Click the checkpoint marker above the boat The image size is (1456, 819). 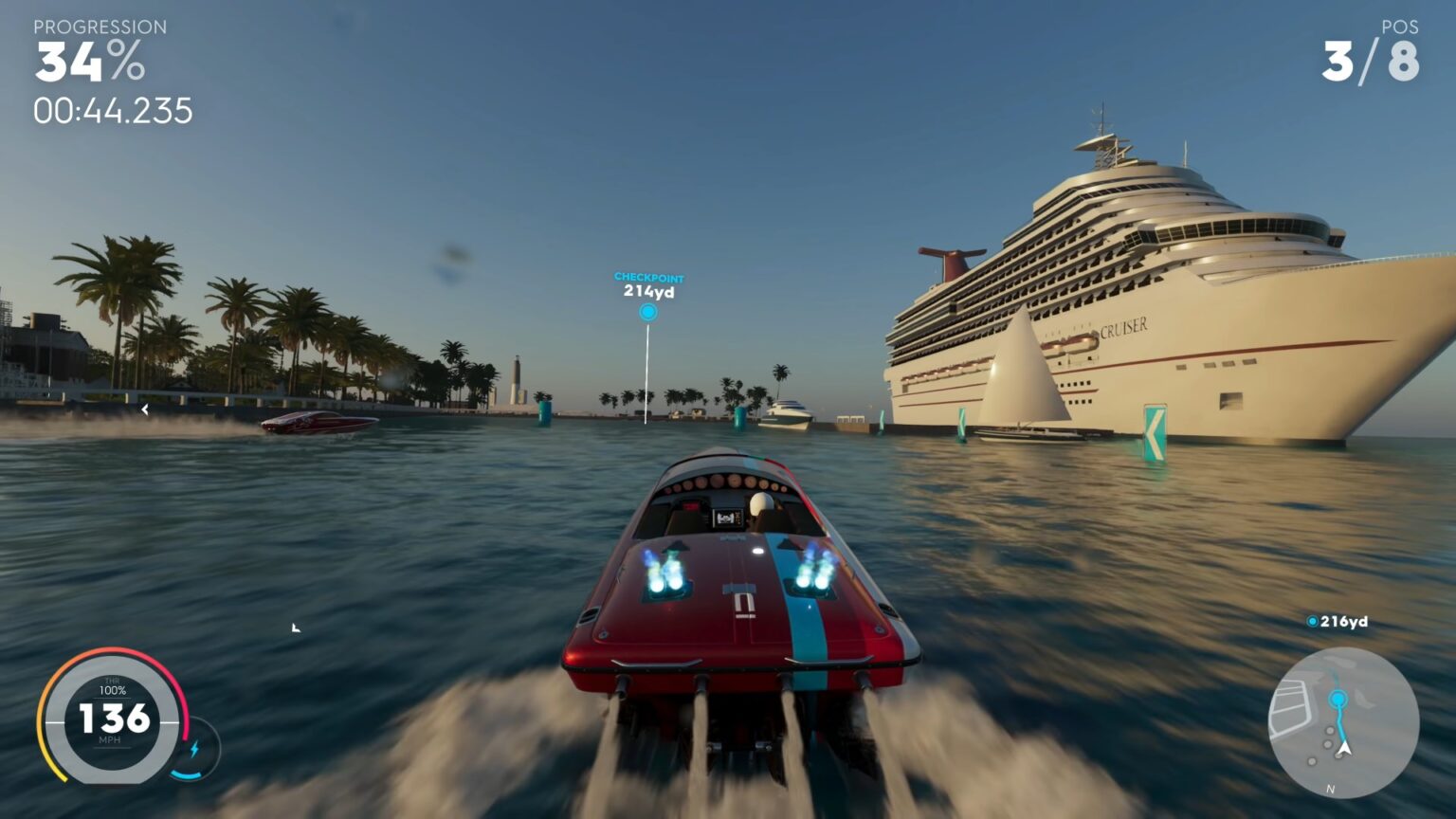(648, 311)
